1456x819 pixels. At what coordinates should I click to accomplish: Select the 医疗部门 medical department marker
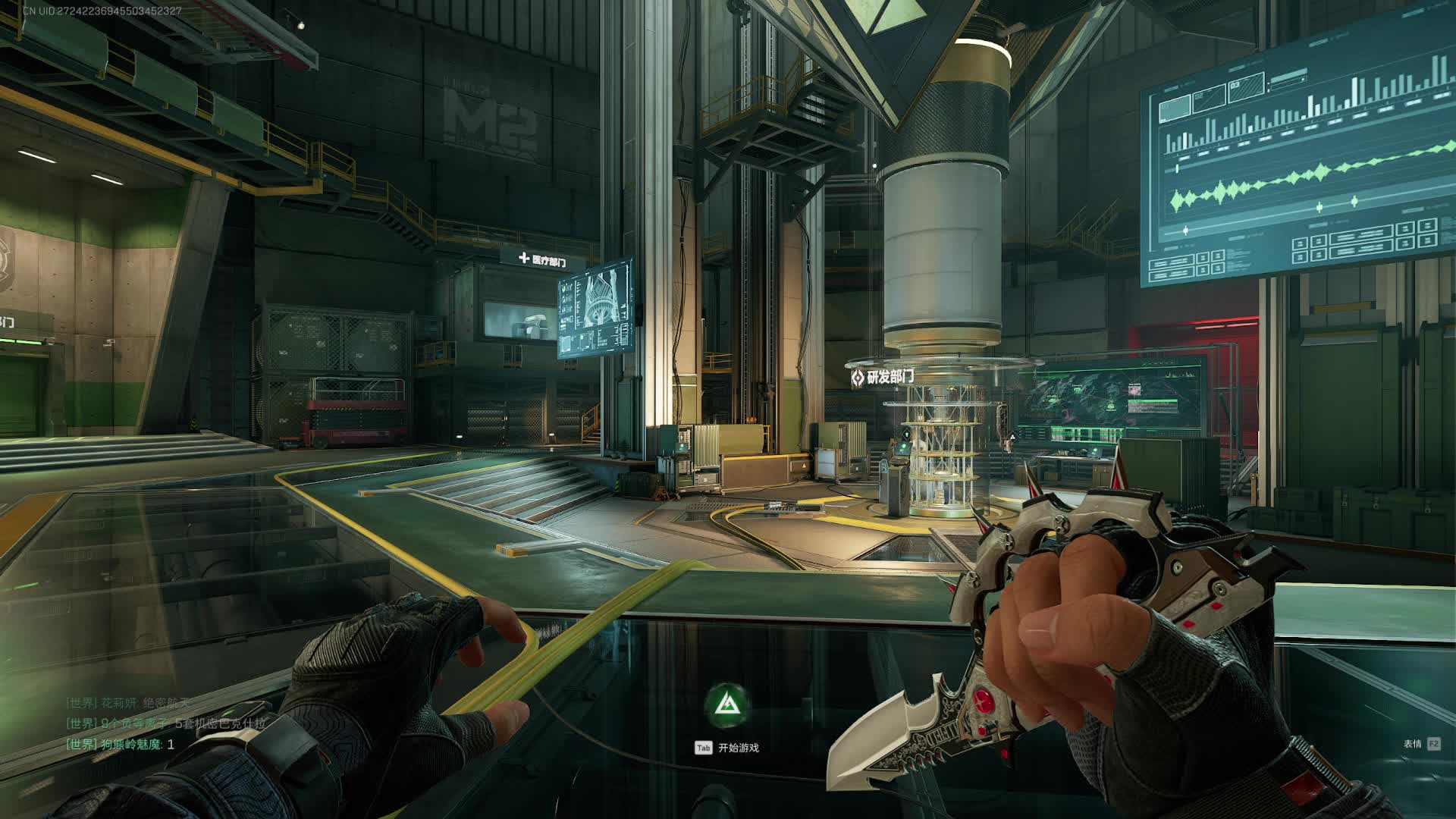click(543, 260)
